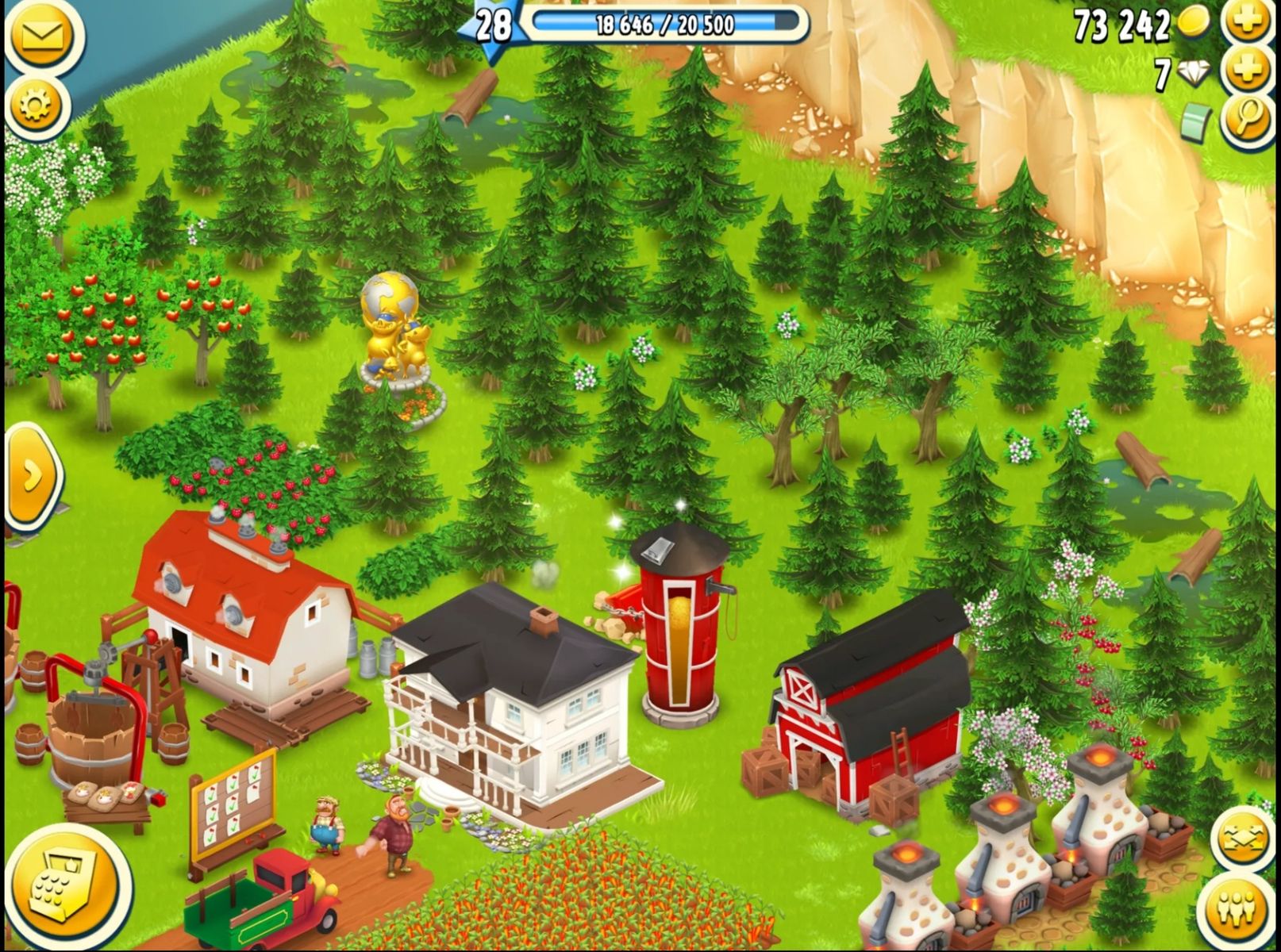Click the crossed arrows button

(1242, 839)
